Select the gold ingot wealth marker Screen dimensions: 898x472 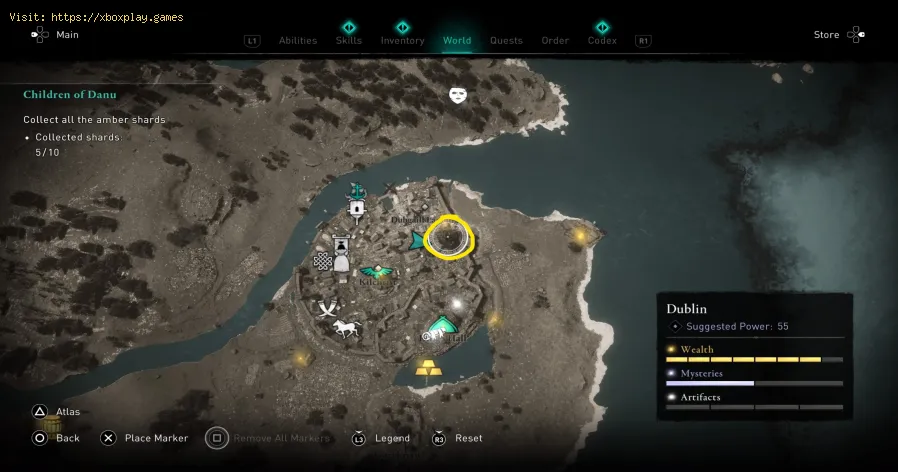coord(429,366)
